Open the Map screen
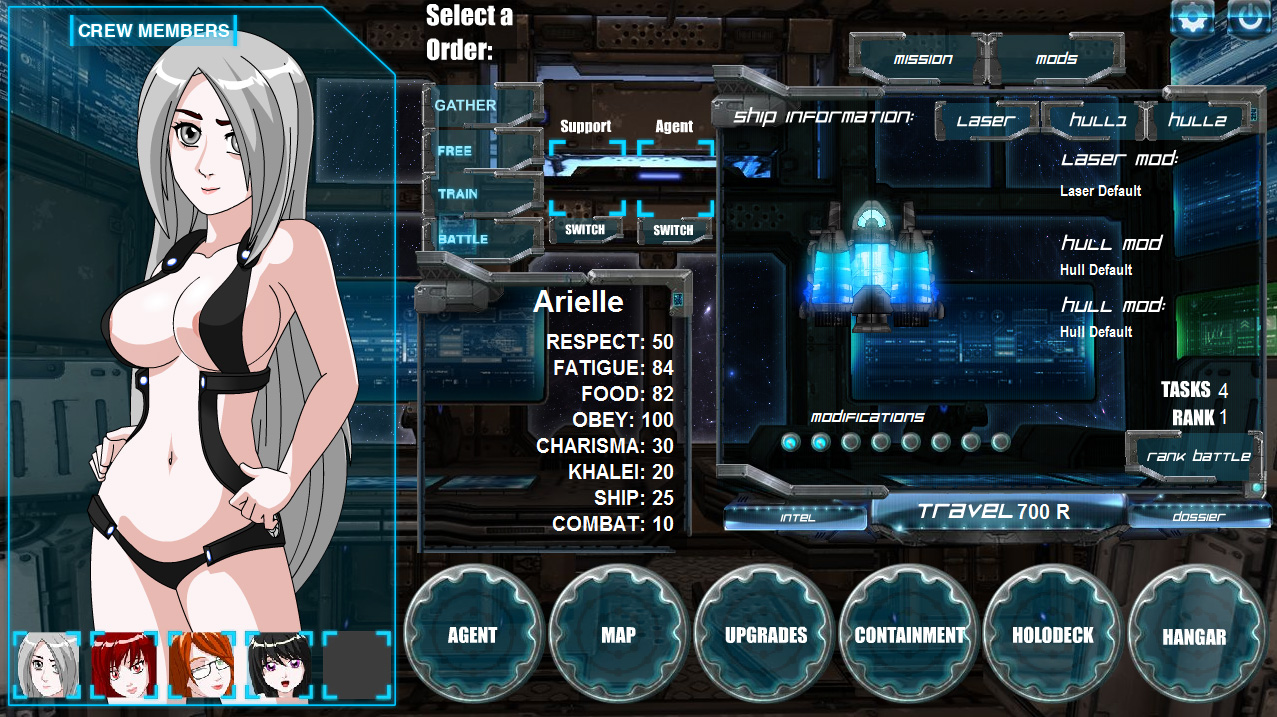Viewport: 1277px width, 717px height. click(618, 635)
